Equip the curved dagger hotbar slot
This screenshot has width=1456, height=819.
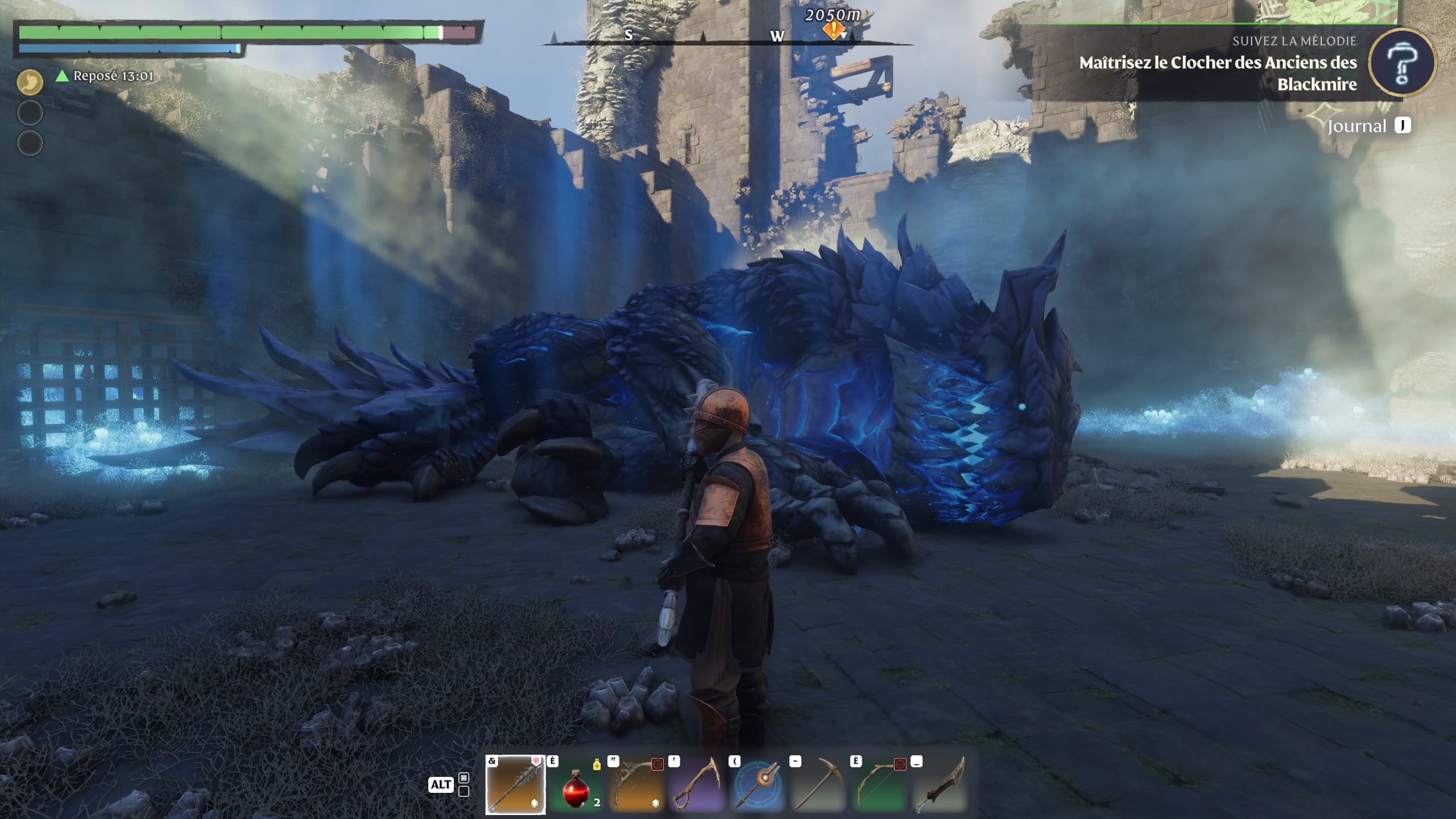(941, 785)
